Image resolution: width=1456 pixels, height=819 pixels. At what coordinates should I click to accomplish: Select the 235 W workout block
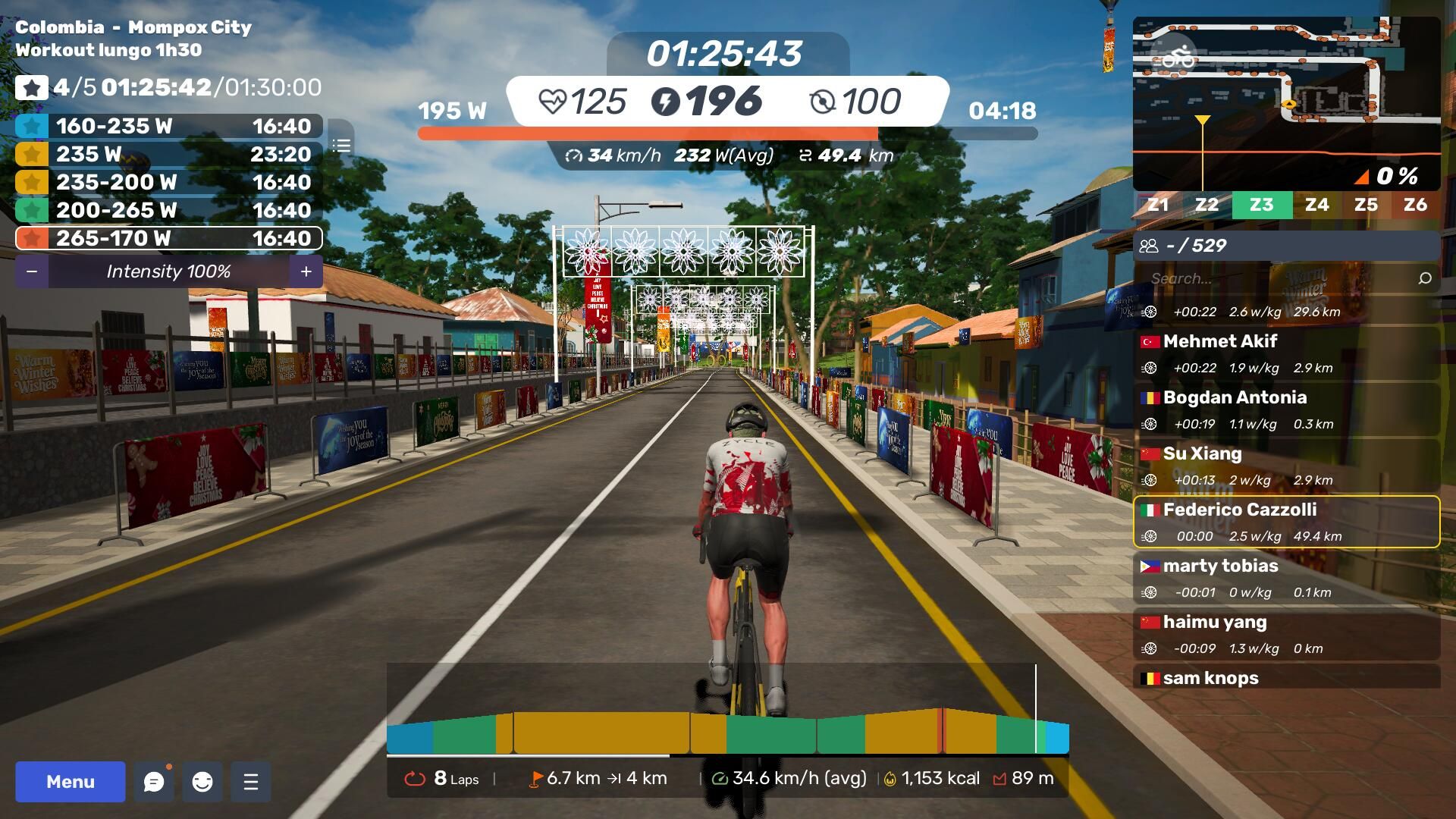coord(168,154)
